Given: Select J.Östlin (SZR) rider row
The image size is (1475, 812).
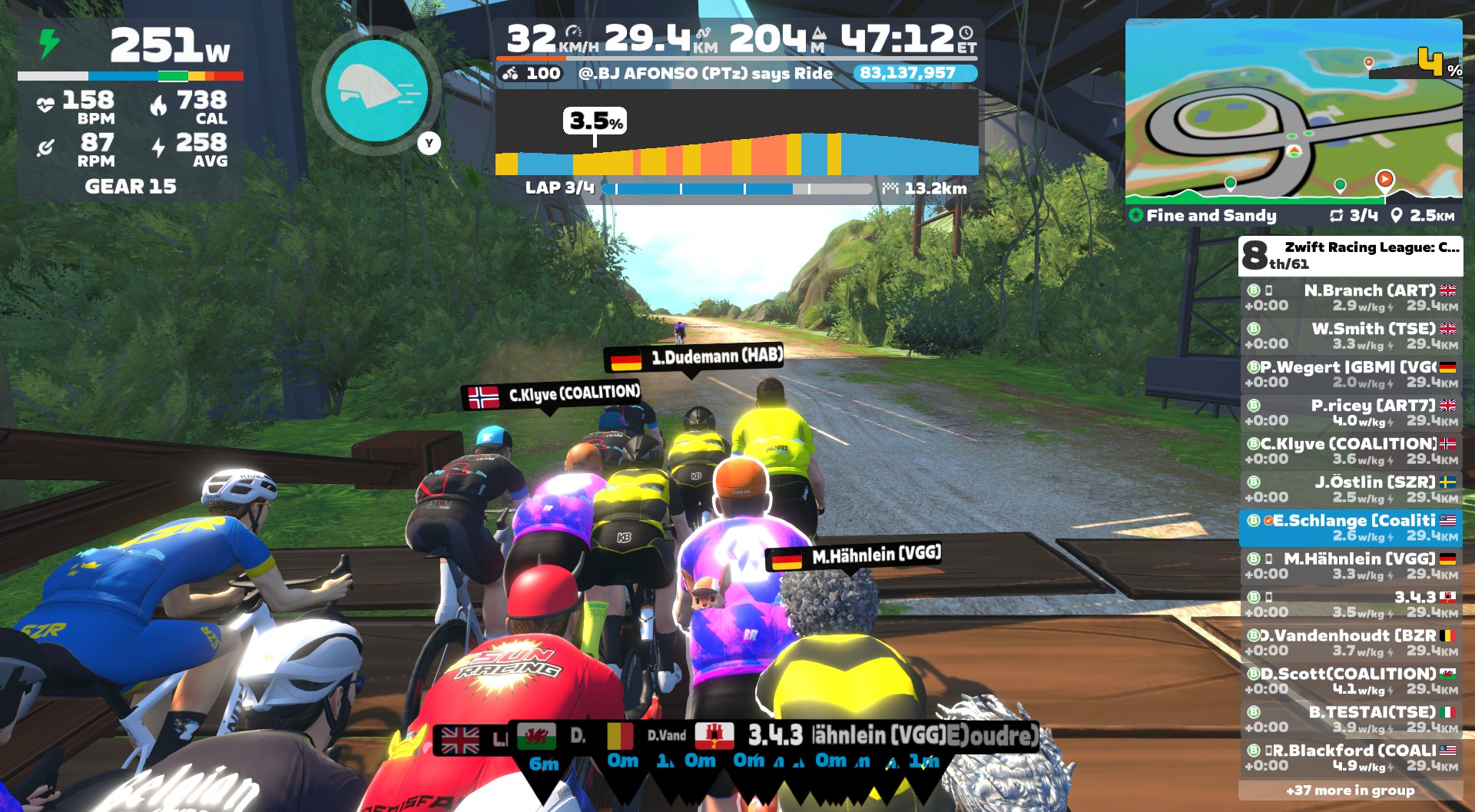Looking at the screenshot, I should point(1351,489).
